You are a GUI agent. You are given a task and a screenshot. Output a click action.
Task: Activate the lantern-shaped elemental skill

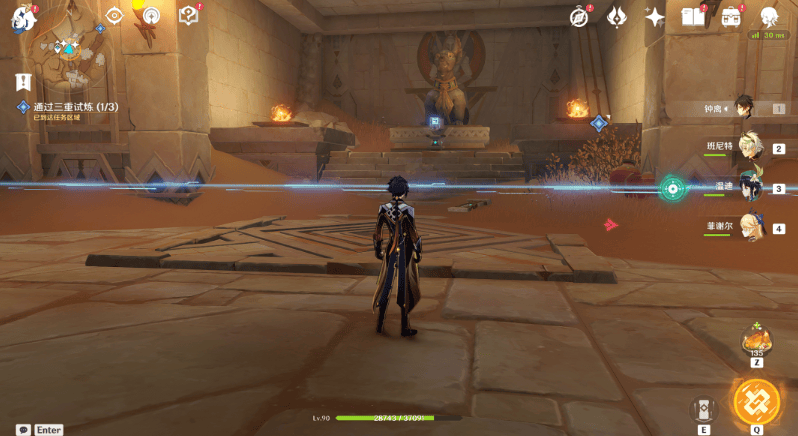click(x=704, y=409)
